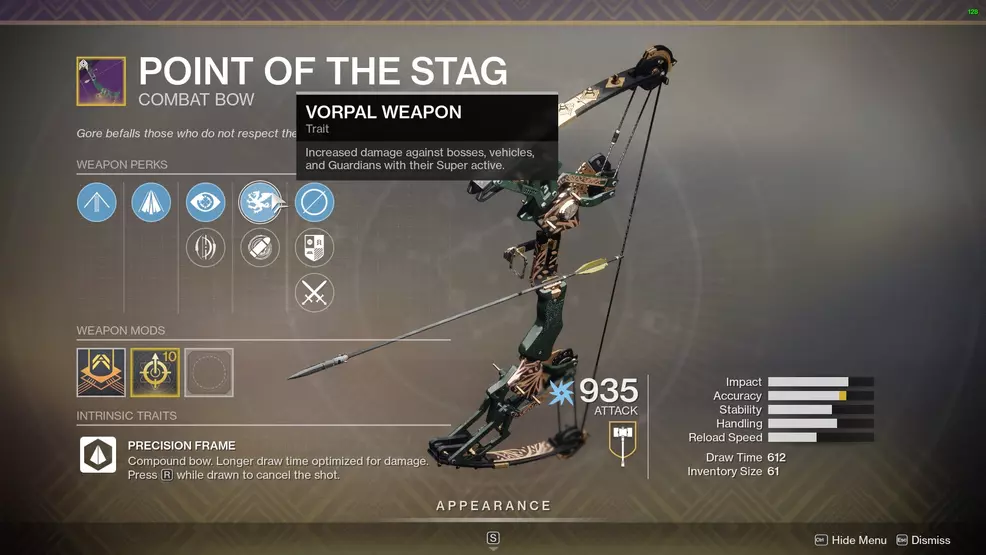Select the gold targeting weapon mod
Screen dimensions: 986x555
pos(155,372)
